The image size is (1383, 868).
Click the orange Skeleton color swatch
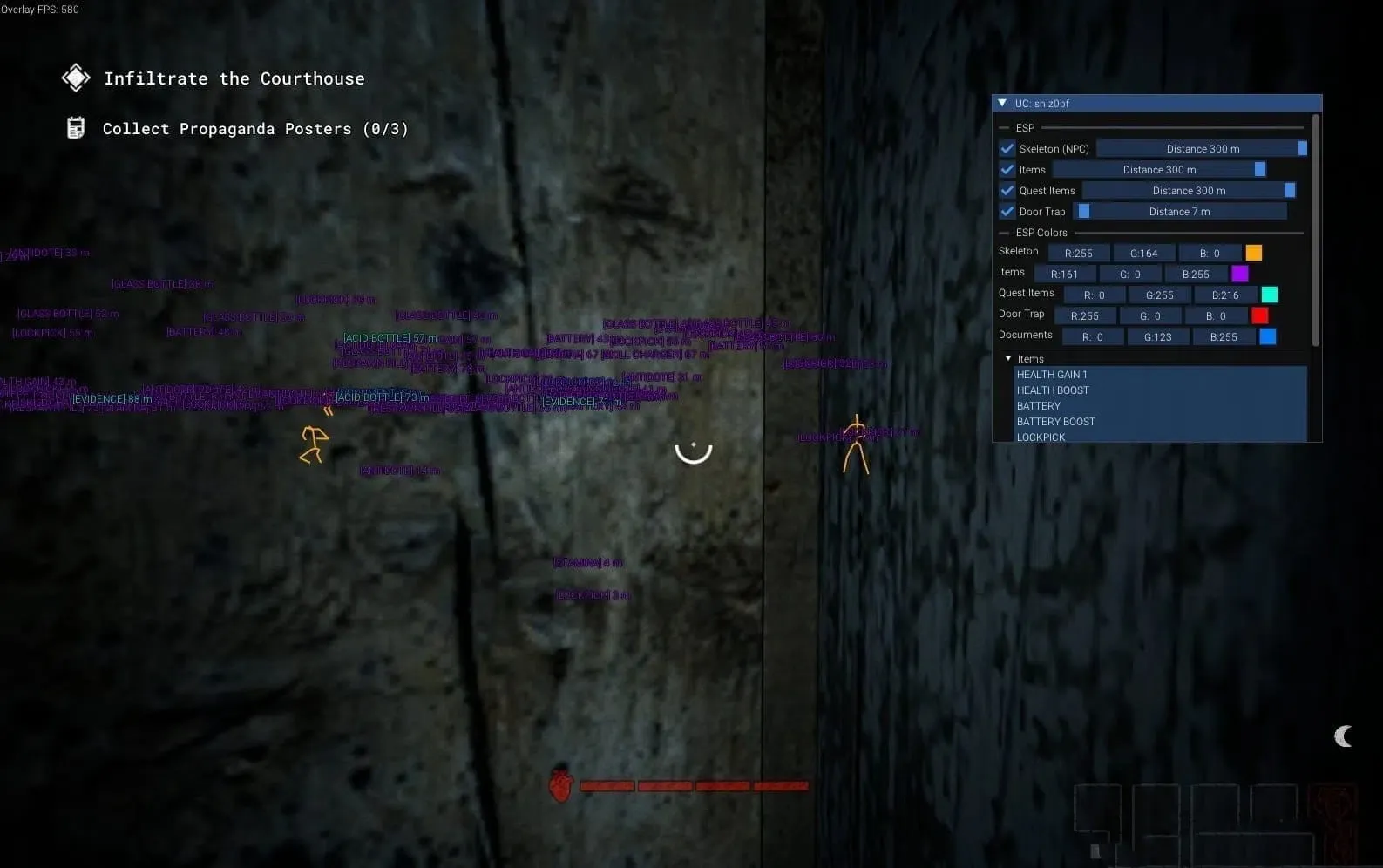(x=1253, y=253)
